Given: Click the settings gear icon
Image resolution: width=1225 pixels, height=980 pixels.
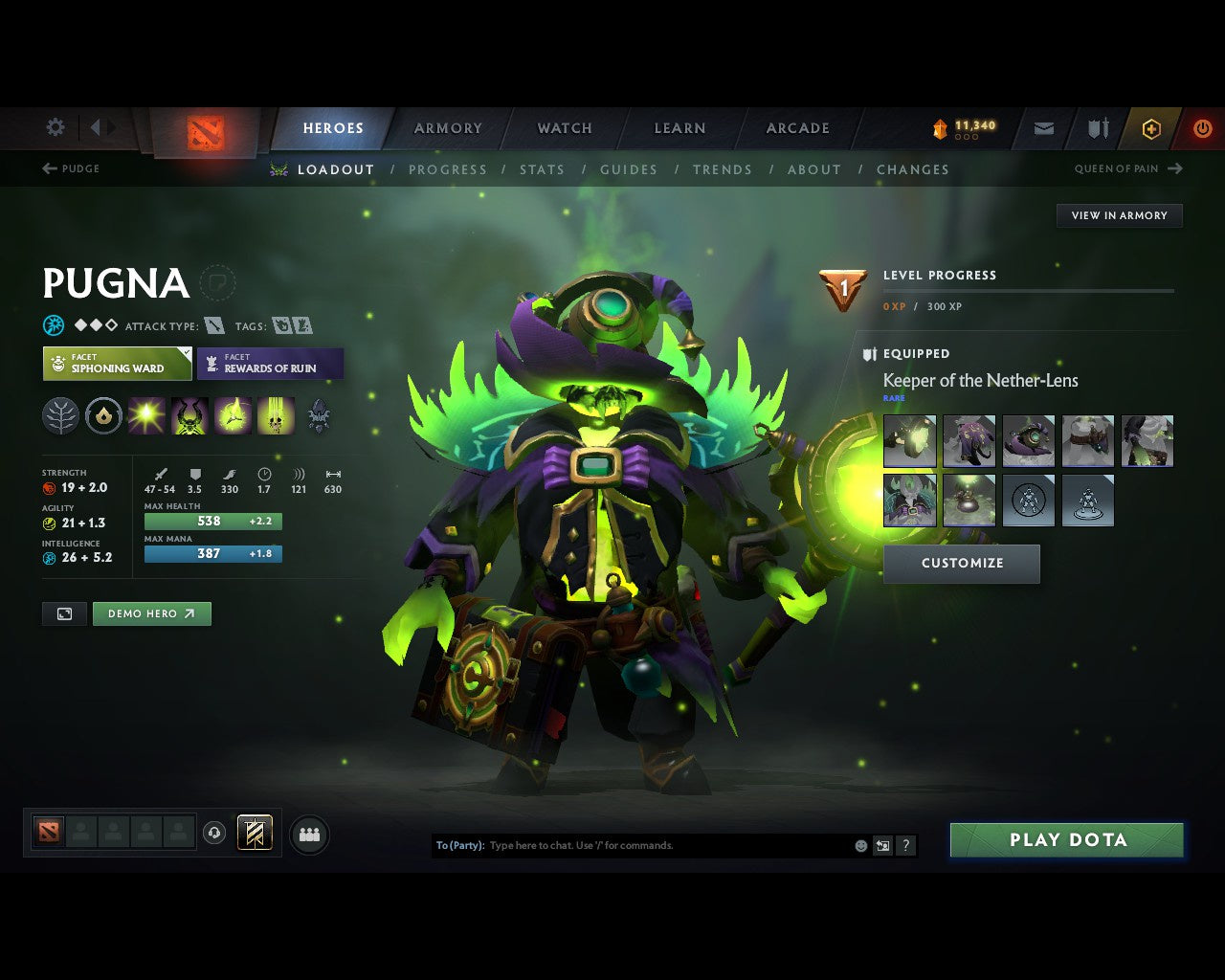Looking at the screenshot, I should 55,127.
